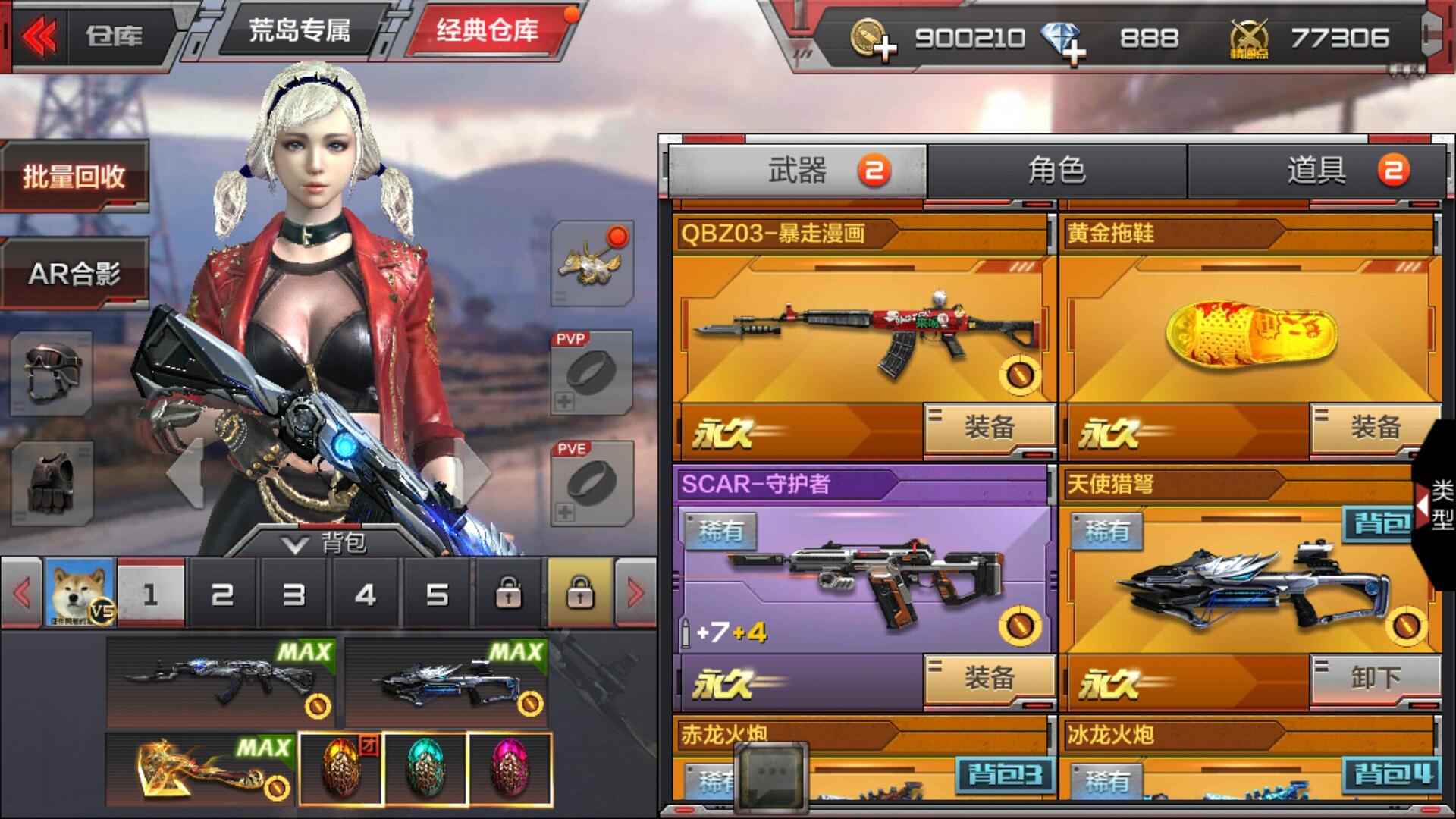This screenshot has height=819, width=1456.
Task: Choose backpack loadout number 2
Action: [x=222, y=595]
